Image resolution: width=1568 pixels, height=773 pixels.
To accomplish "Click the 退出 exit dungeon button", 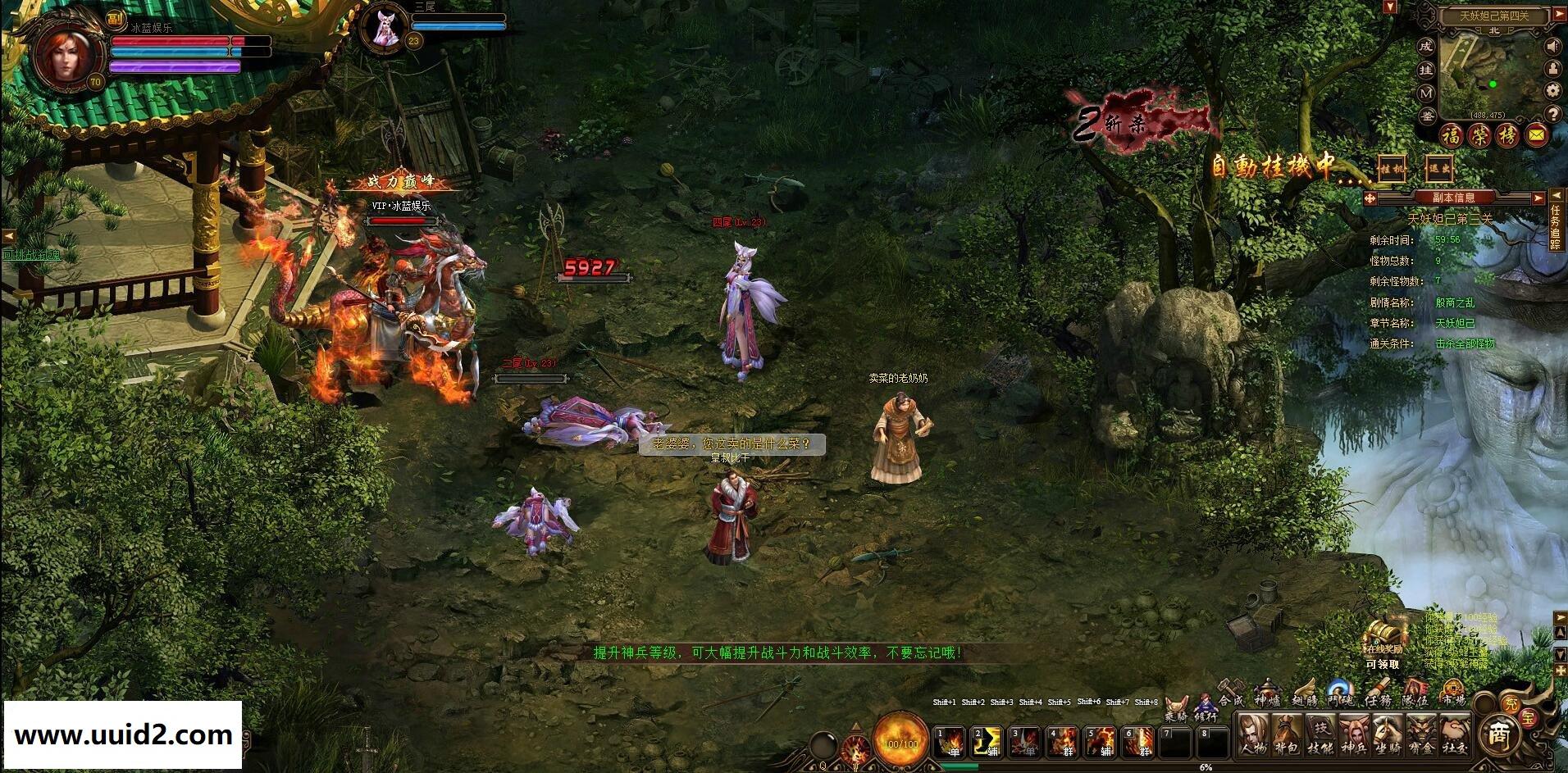I will tap(1438, 168).
